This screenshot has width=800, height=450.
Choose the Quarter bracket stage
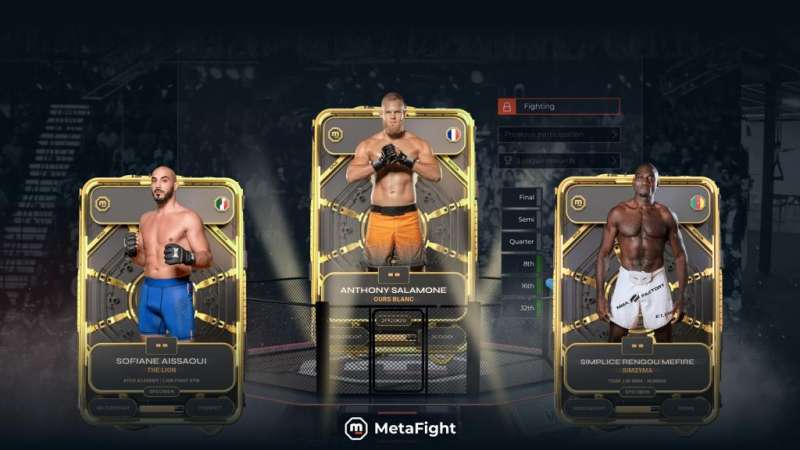522,242
